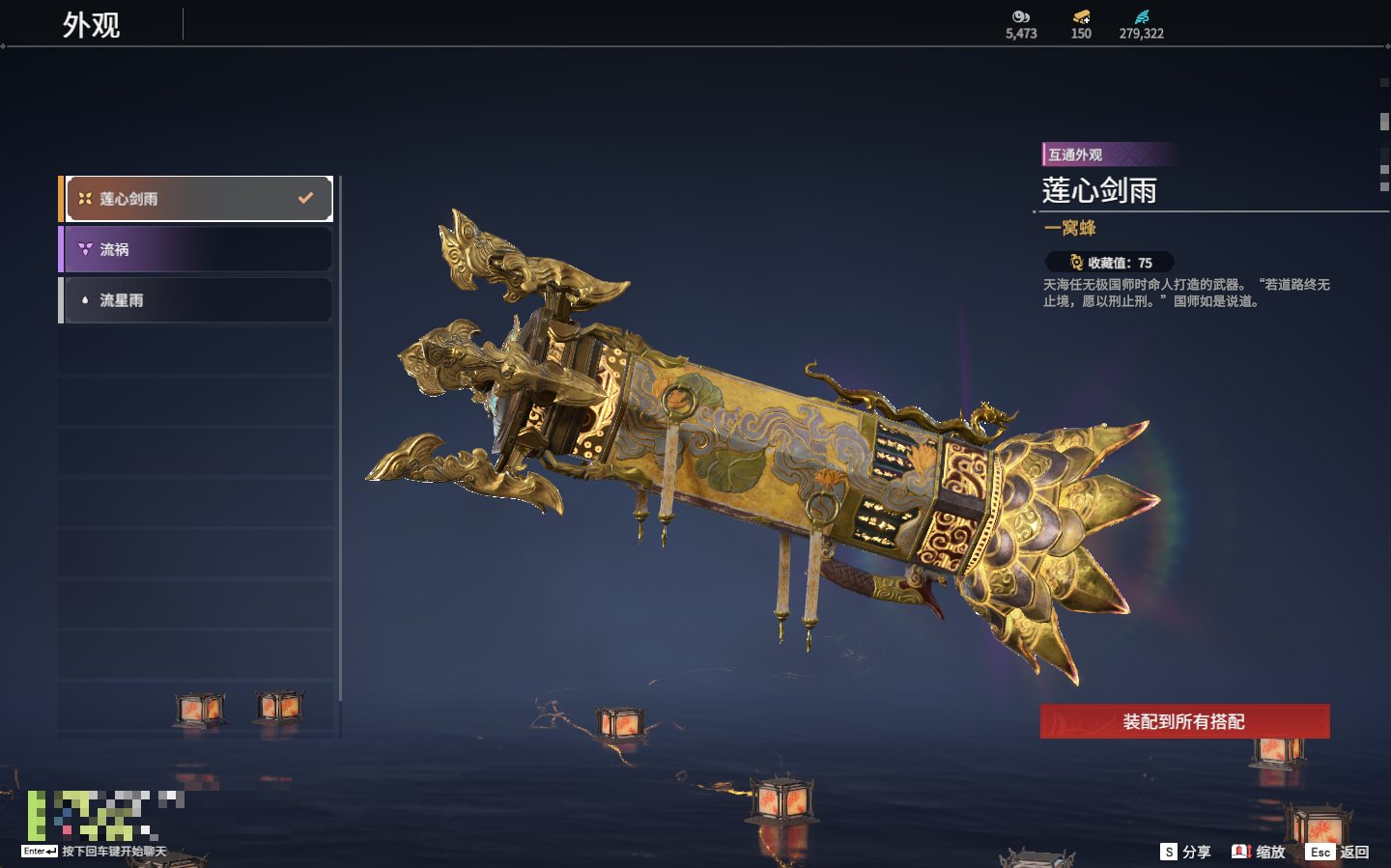Pick the 流星雨 appearance entry
Image resolution: width=1391 pixels, height=868 pixels.
click(x=197, y=300)
